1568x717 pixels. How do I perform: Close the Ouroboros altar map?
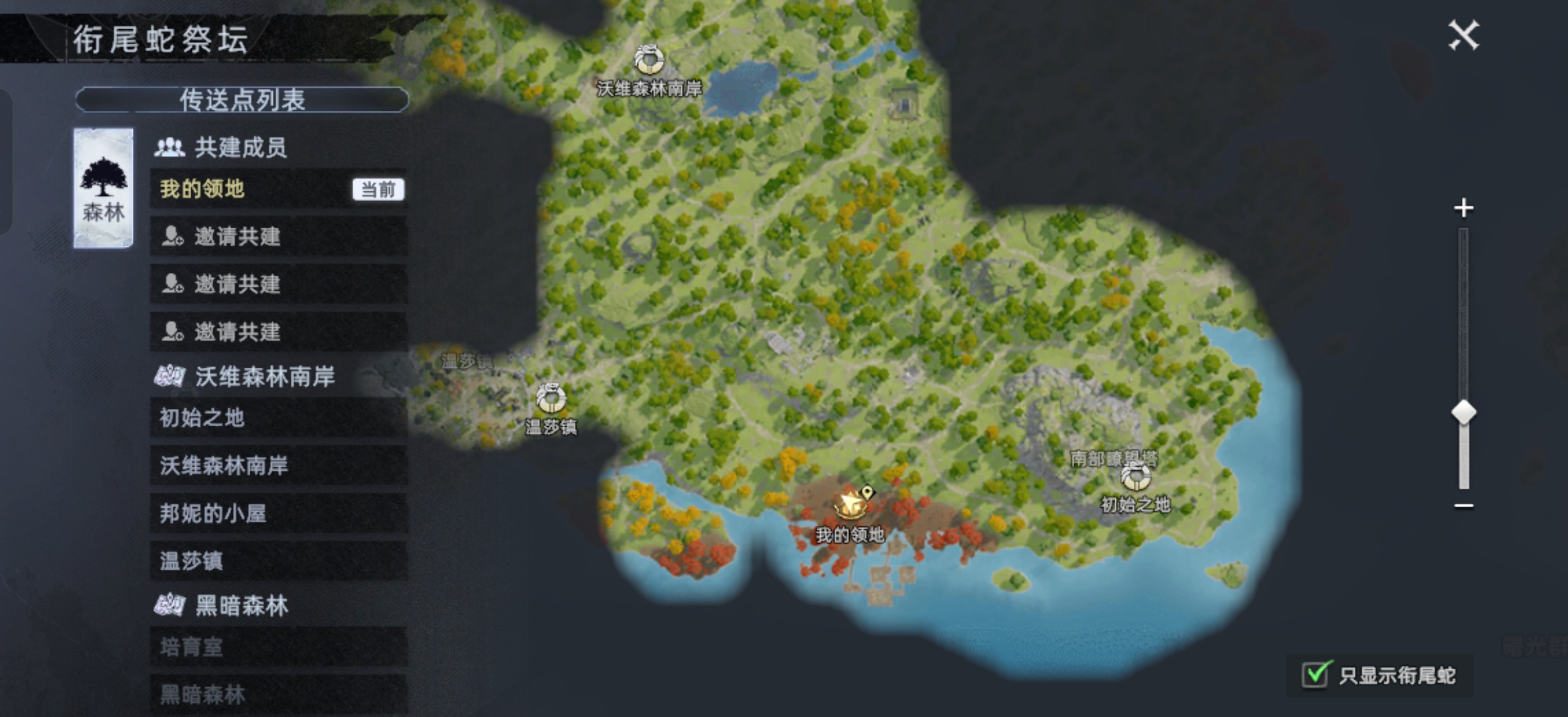[x=1463, y=35]
